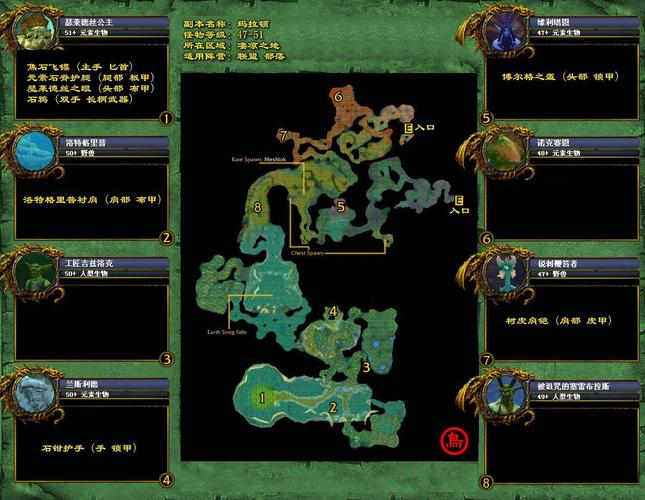The height and width of the screenshot is (500, 645).
Task: Select boss marker 4 on the dungeon map
Action: (333, 312)
